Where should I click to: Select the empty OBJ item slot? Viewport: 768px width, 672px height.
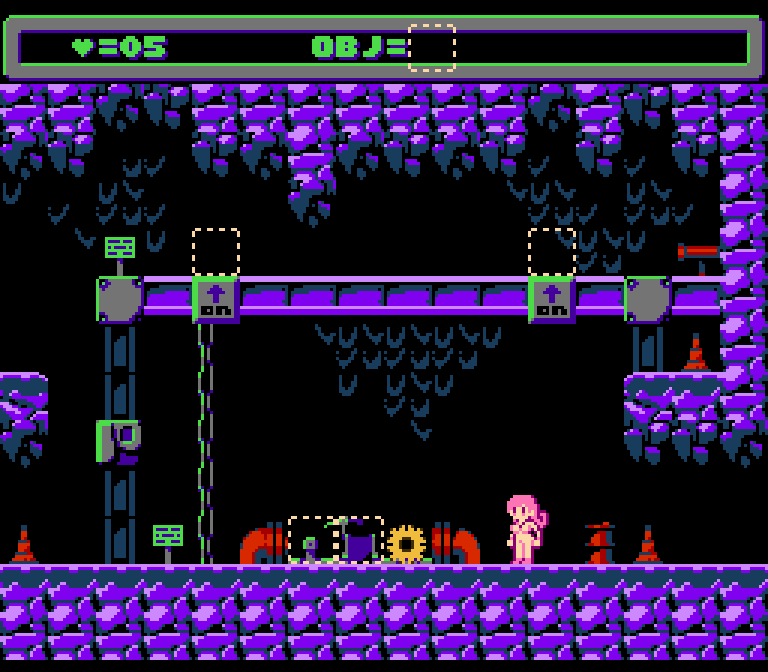pyautogui.click(x=432, y=48)
